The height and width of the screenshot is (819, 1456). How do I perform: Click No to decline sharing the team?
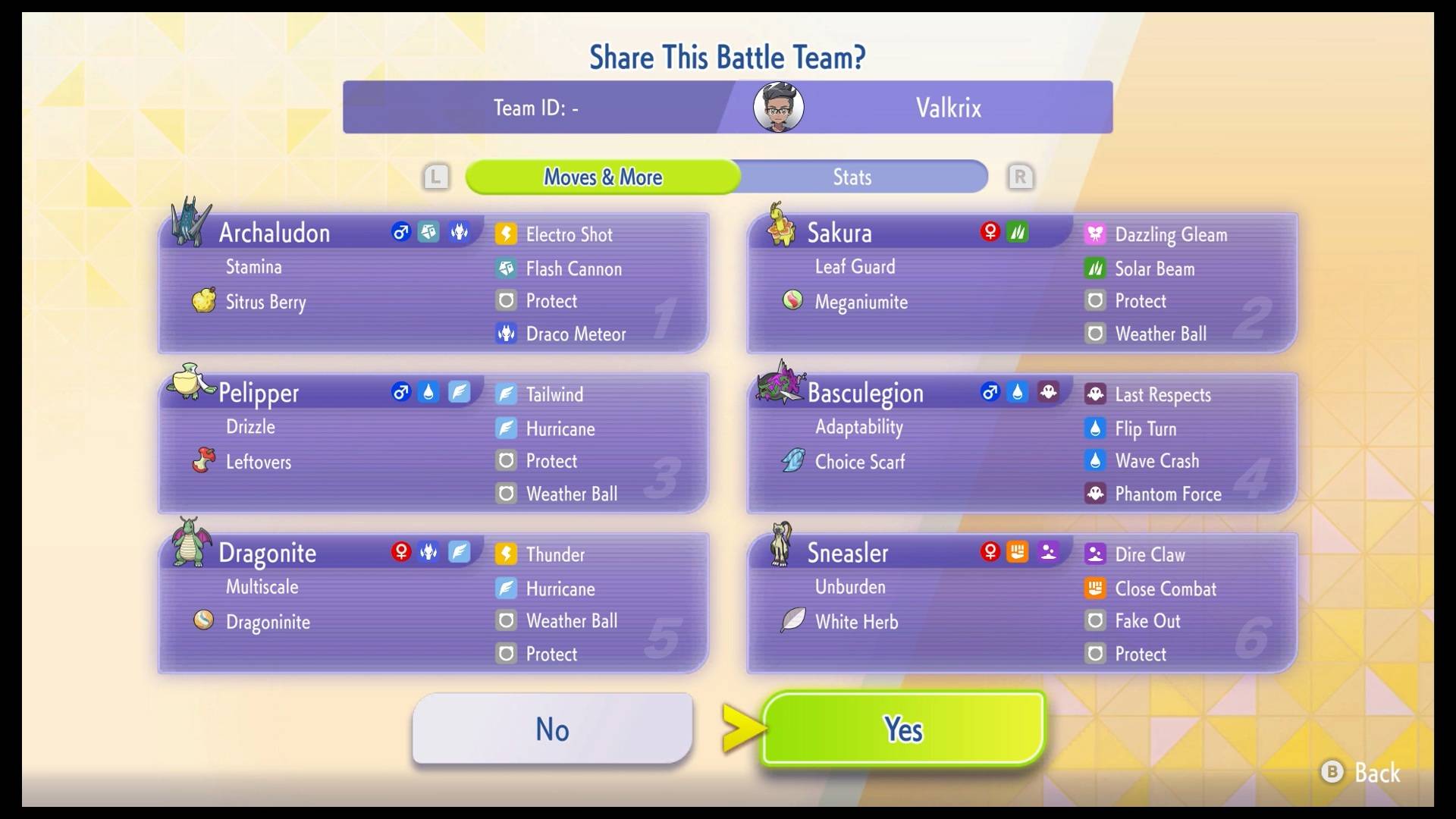pyautogui.click(x=551, y=729)
